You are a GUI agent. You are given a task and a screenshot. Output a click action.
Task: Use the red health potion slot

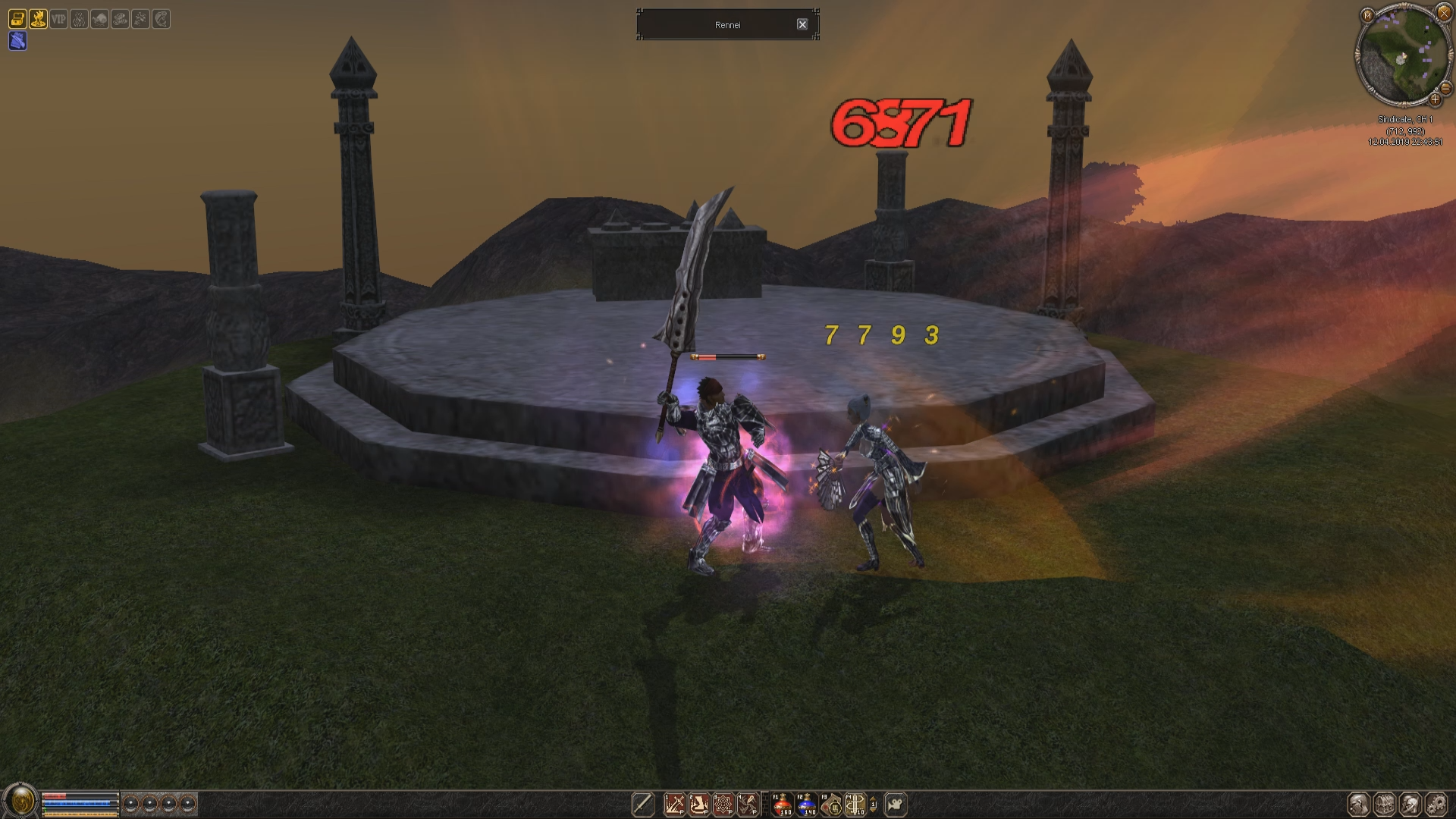[782, 804]
